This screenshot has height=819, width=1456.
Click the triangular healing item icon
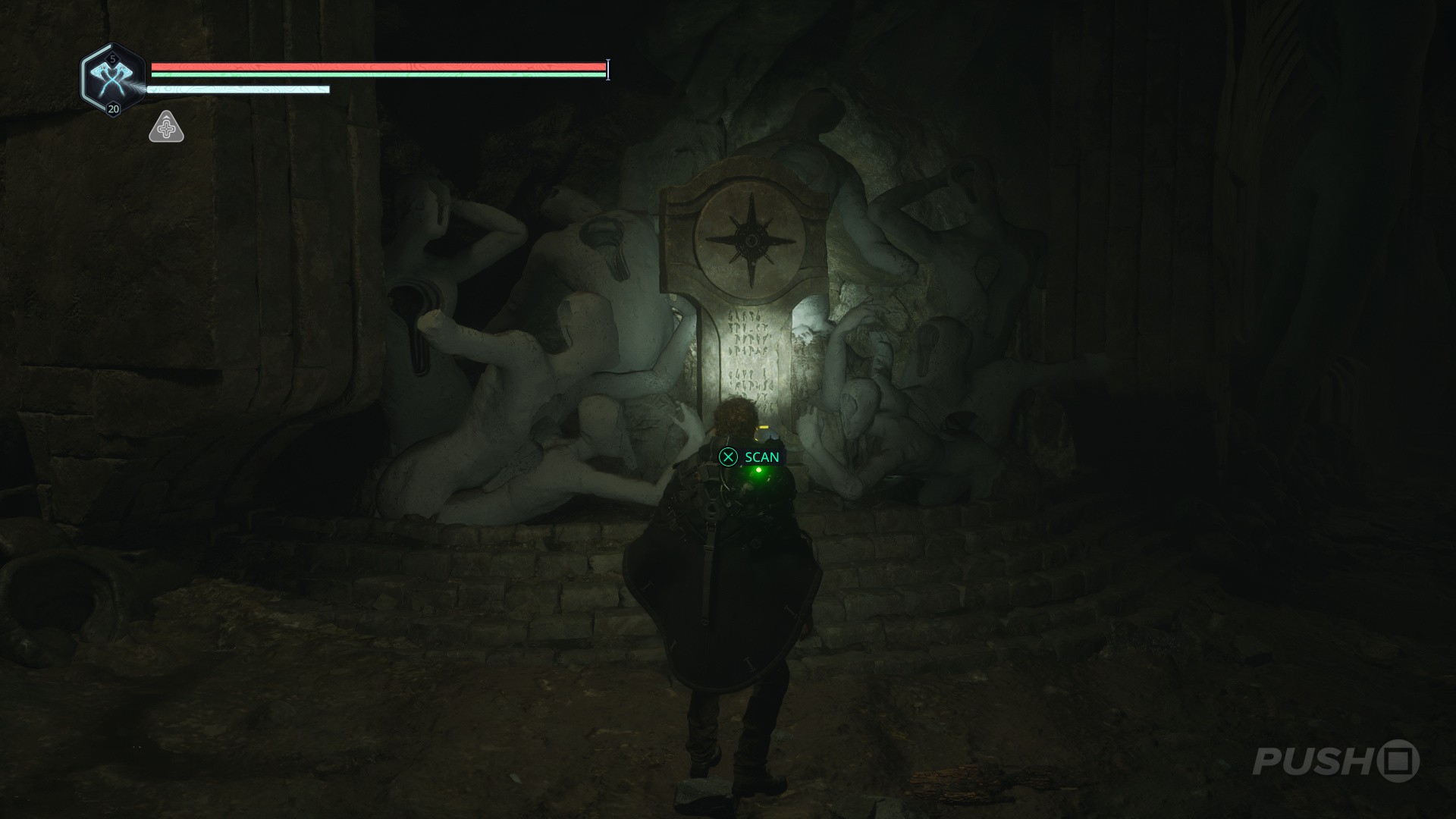pyautogui.click(x=166, y=127)
